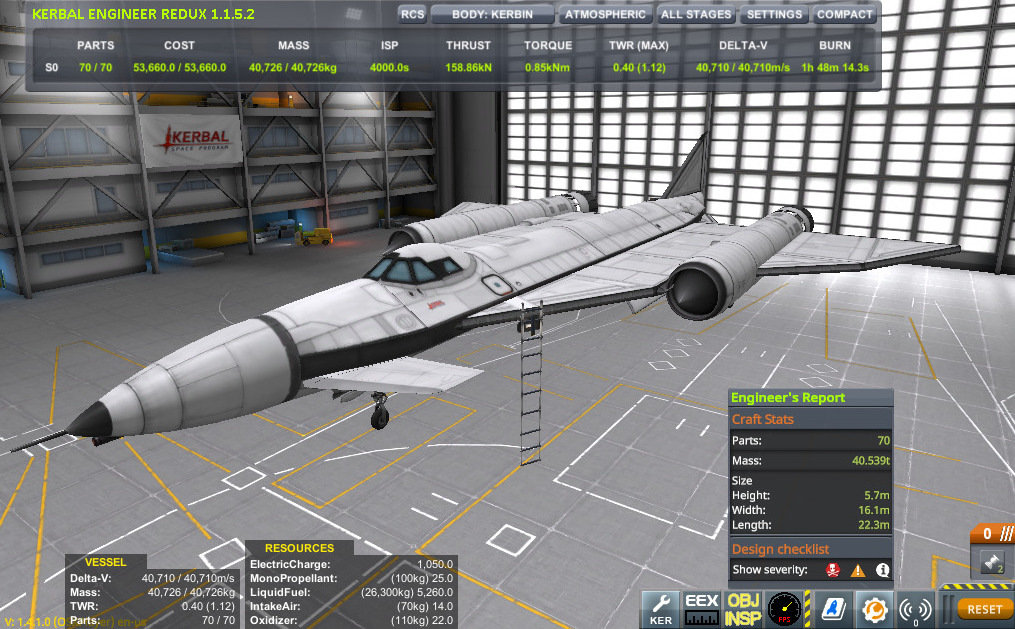This screenshot has width=1015, height=629.
Task: Toggle the RCS button in Kerbal Engineer
Action: coord(412,15)
